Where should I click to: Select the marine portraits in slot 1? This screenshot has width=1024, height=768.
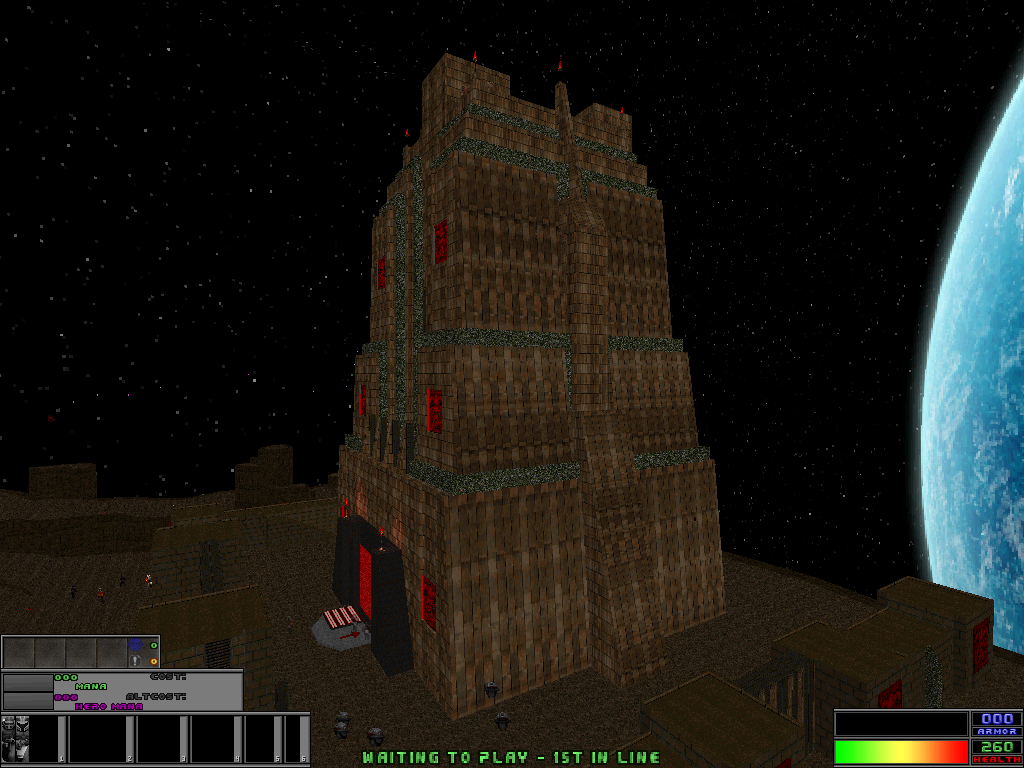[17, 738]
